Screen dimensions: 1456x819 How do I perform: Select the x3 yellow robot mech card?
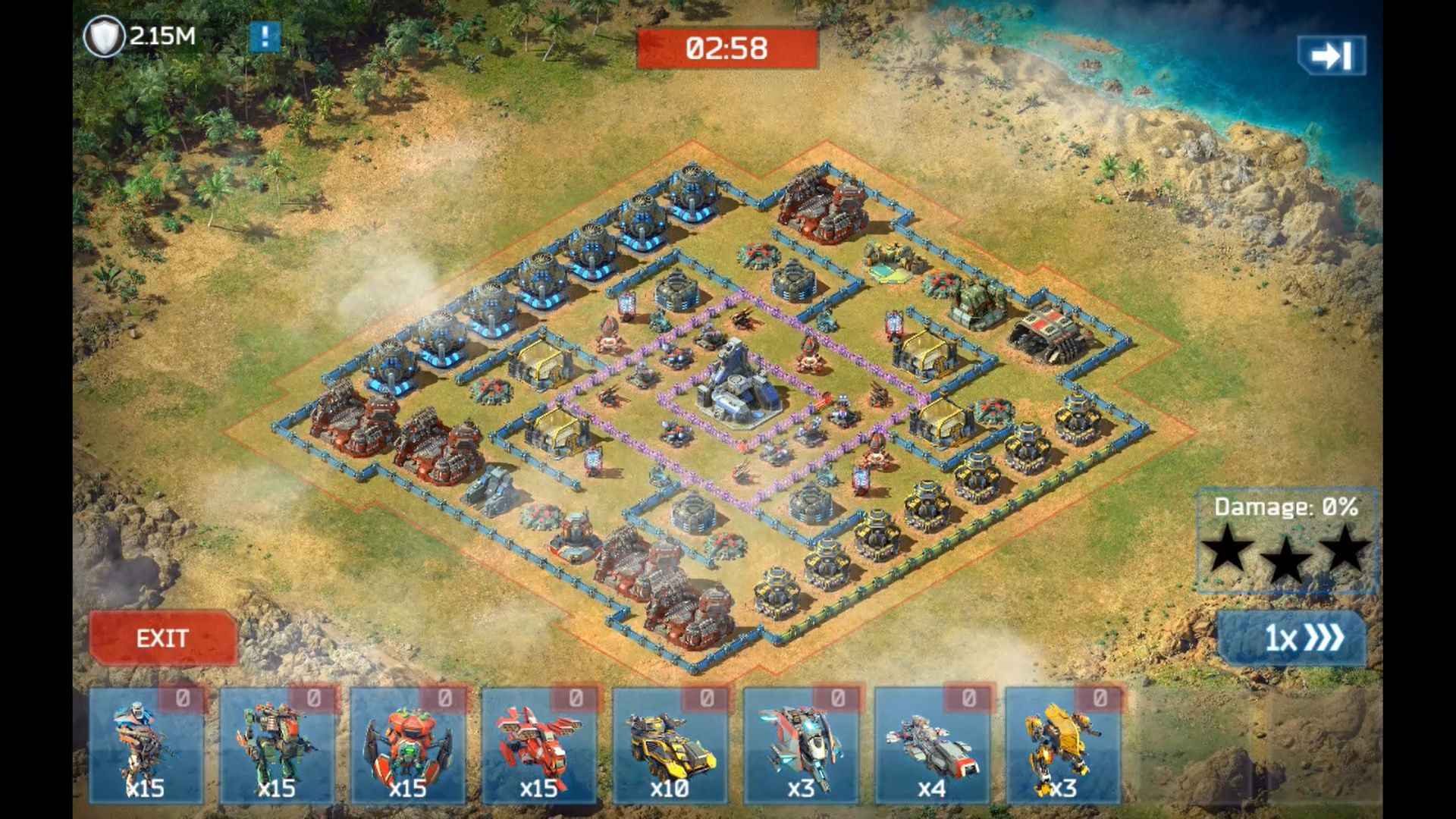1063,745
